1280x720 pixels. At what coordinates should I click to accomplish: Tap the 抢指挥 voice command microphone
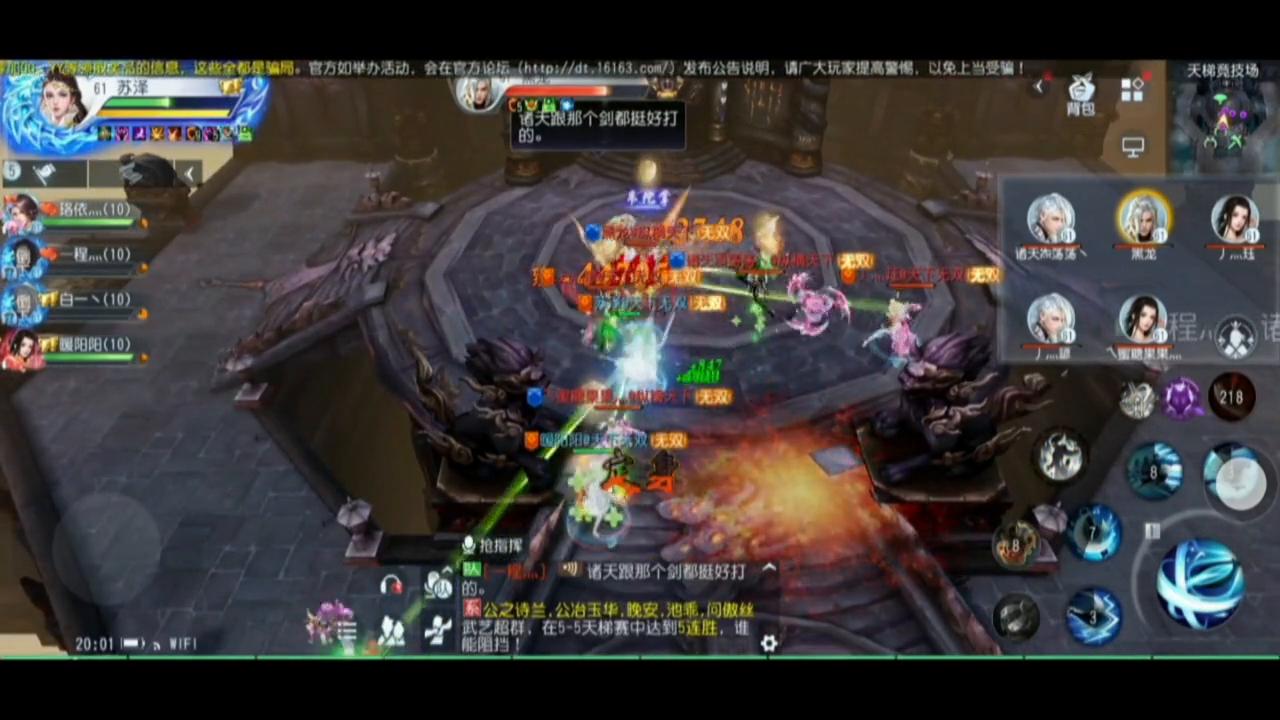pyautogui.click(x=468, y=544)
